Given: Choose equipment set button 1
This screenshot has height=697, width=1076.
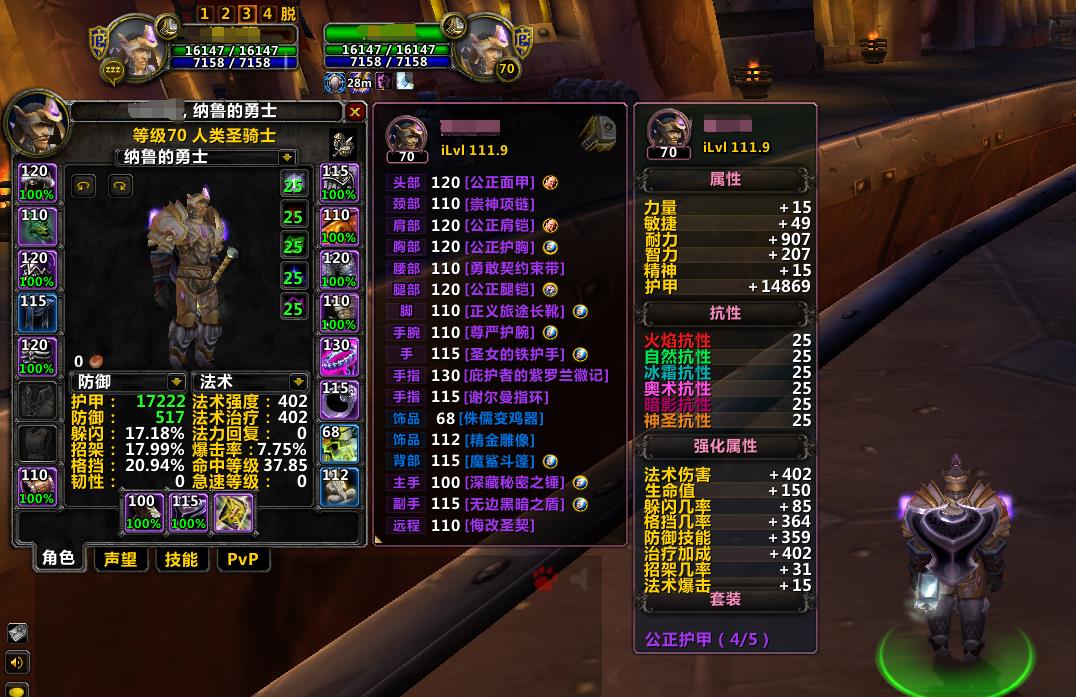Looking at the screenshot, I should 205,13.
